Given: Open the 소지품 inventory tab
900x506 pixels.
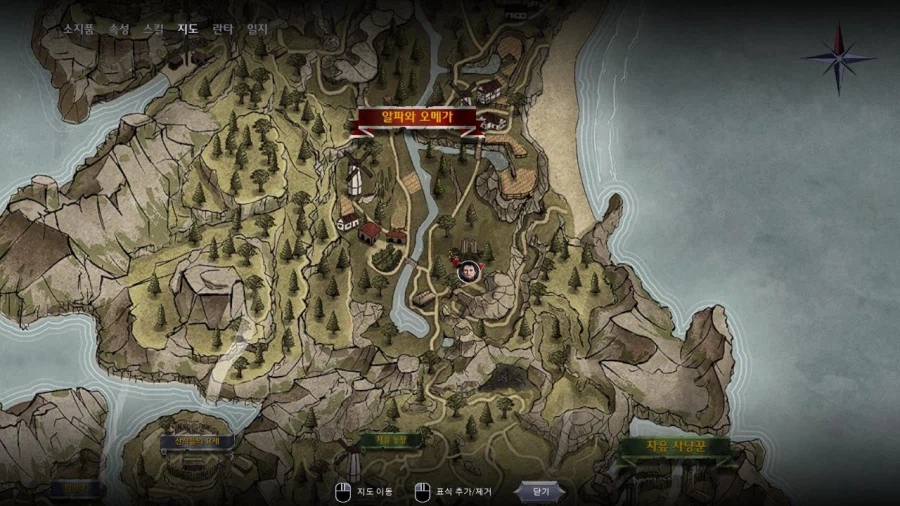Looking at the screenshot, I should [x=78, y=29].
